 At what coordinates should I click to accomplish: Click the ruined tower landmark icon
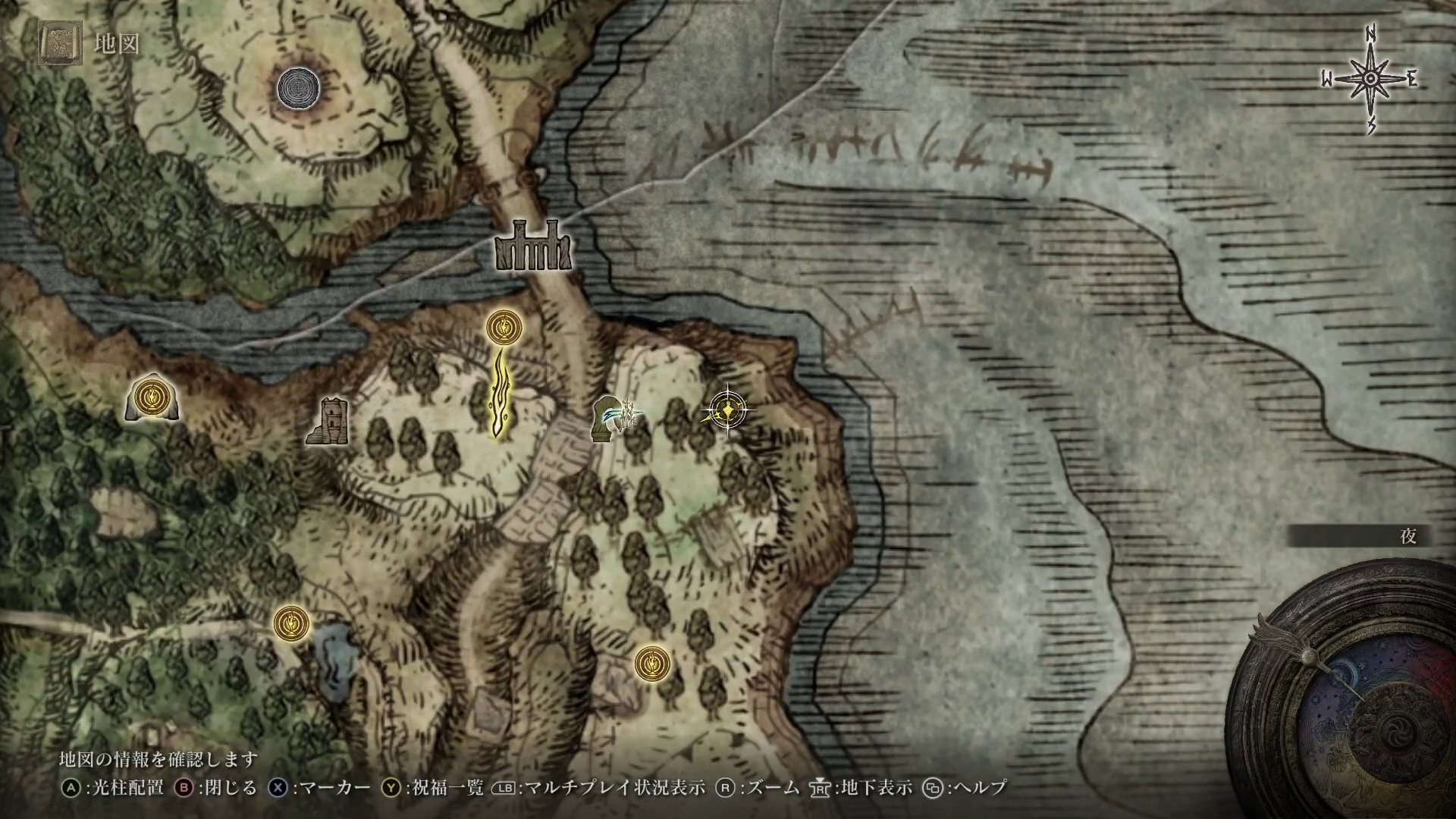[330, 421]
